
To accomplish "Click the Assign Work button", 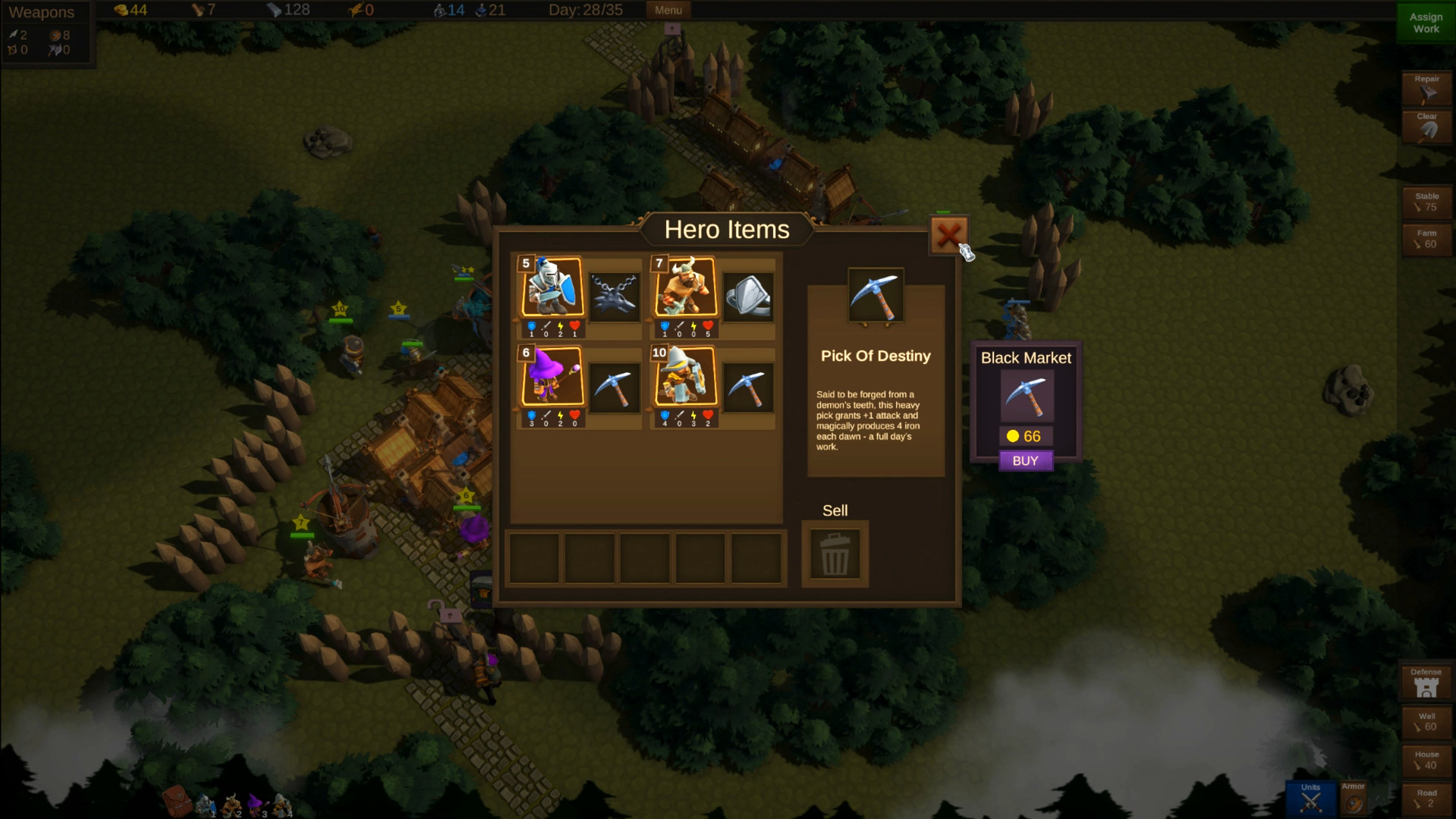I will click(1425, 23).
